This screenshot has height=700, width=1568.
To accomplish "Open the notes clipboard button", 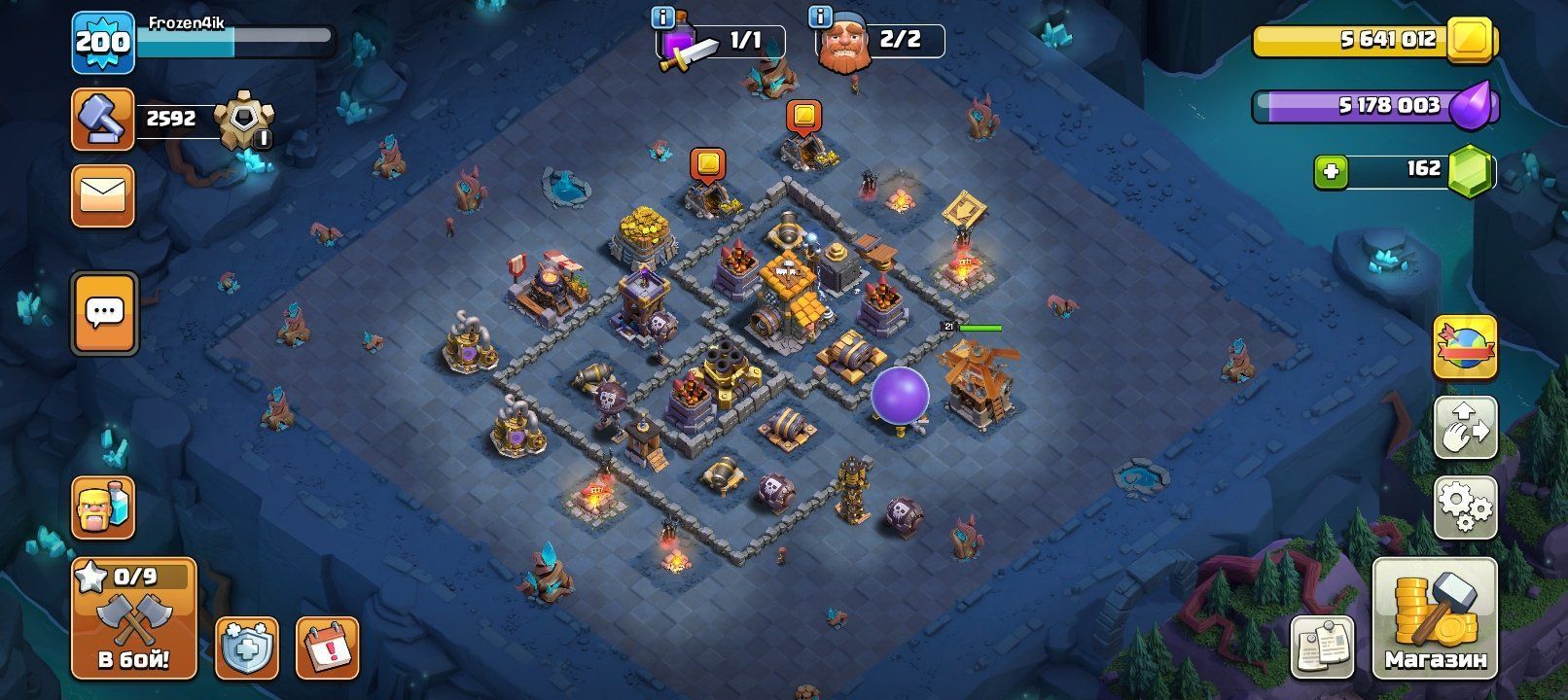I will pos(1322,647).
